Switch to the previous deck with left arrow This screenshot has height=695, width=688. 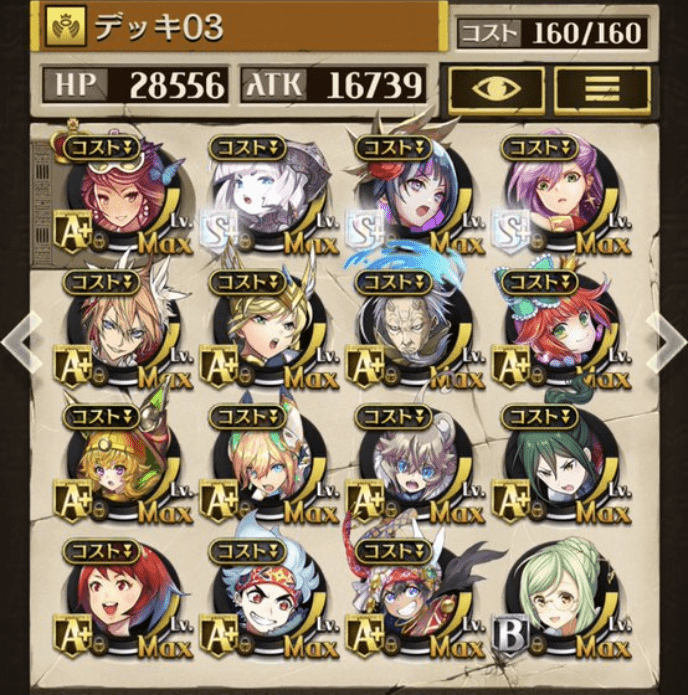[17, 341]
